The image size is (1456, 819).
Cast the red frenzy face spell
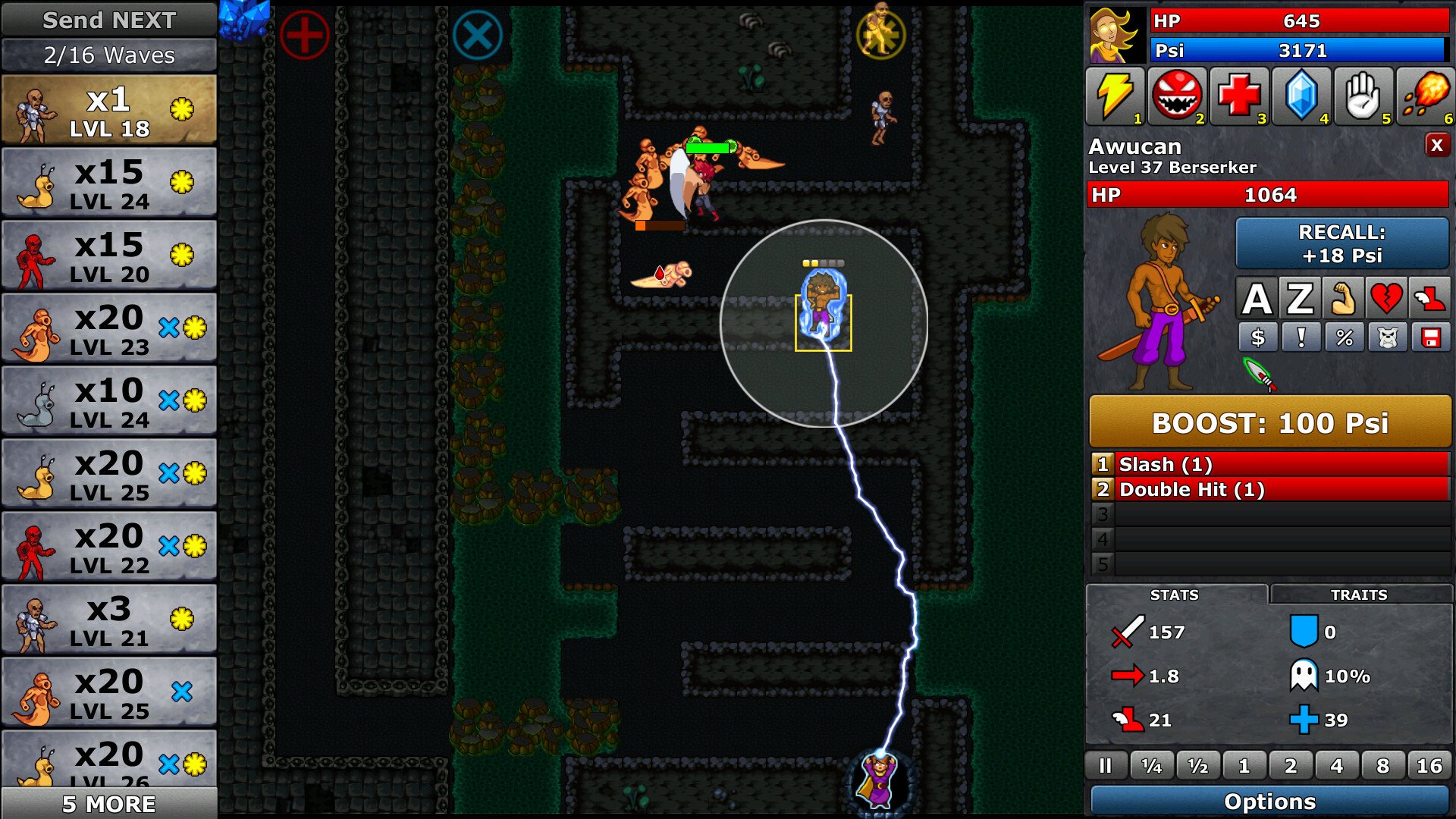click(1176, 96)
